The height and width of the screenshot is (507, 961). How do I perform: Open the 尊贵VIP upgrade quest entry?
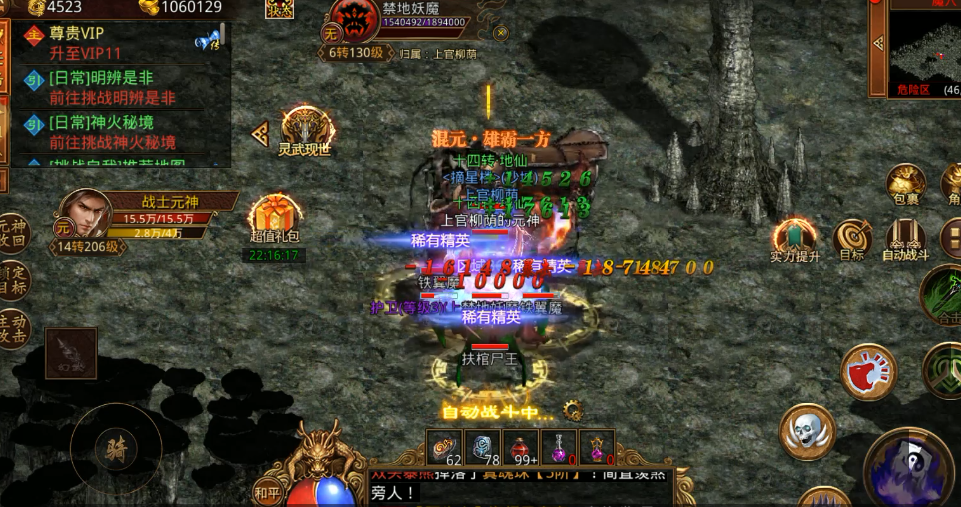120,41
